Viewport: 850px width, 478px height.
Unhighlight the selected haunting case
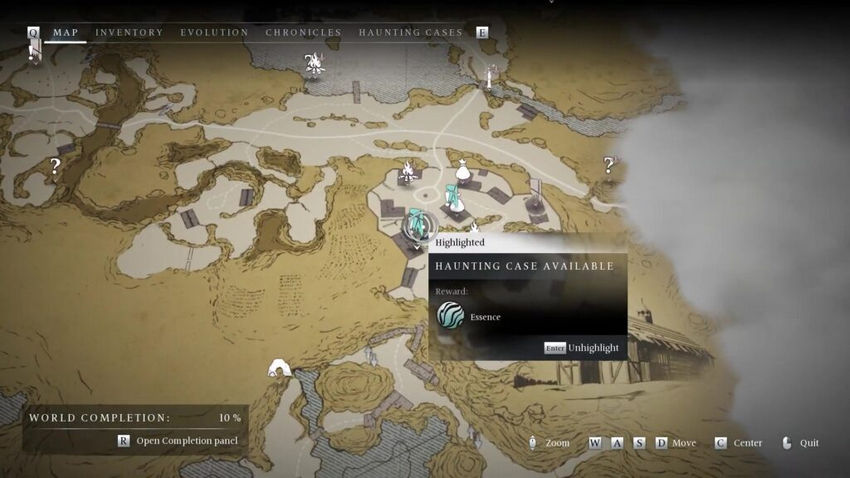coord(582,348)
